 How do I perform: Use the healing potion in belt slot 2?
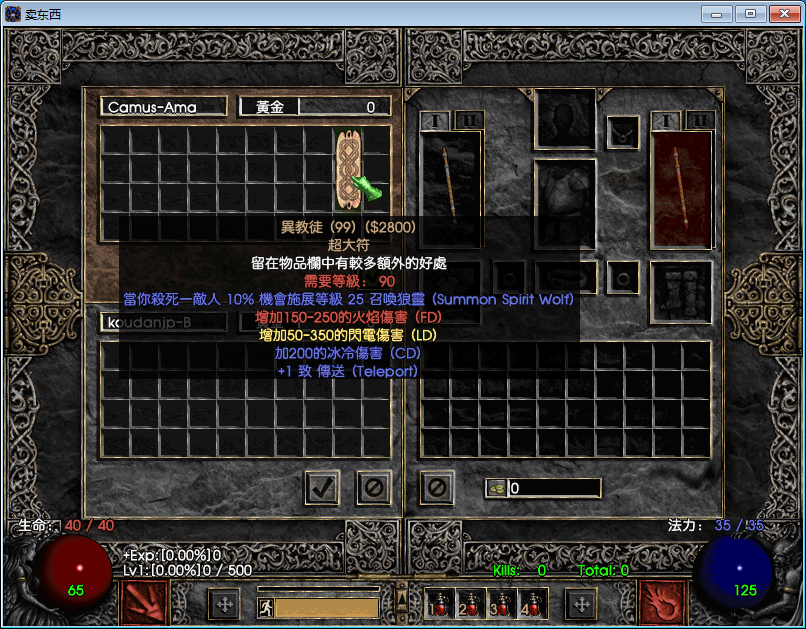(469, 604)
